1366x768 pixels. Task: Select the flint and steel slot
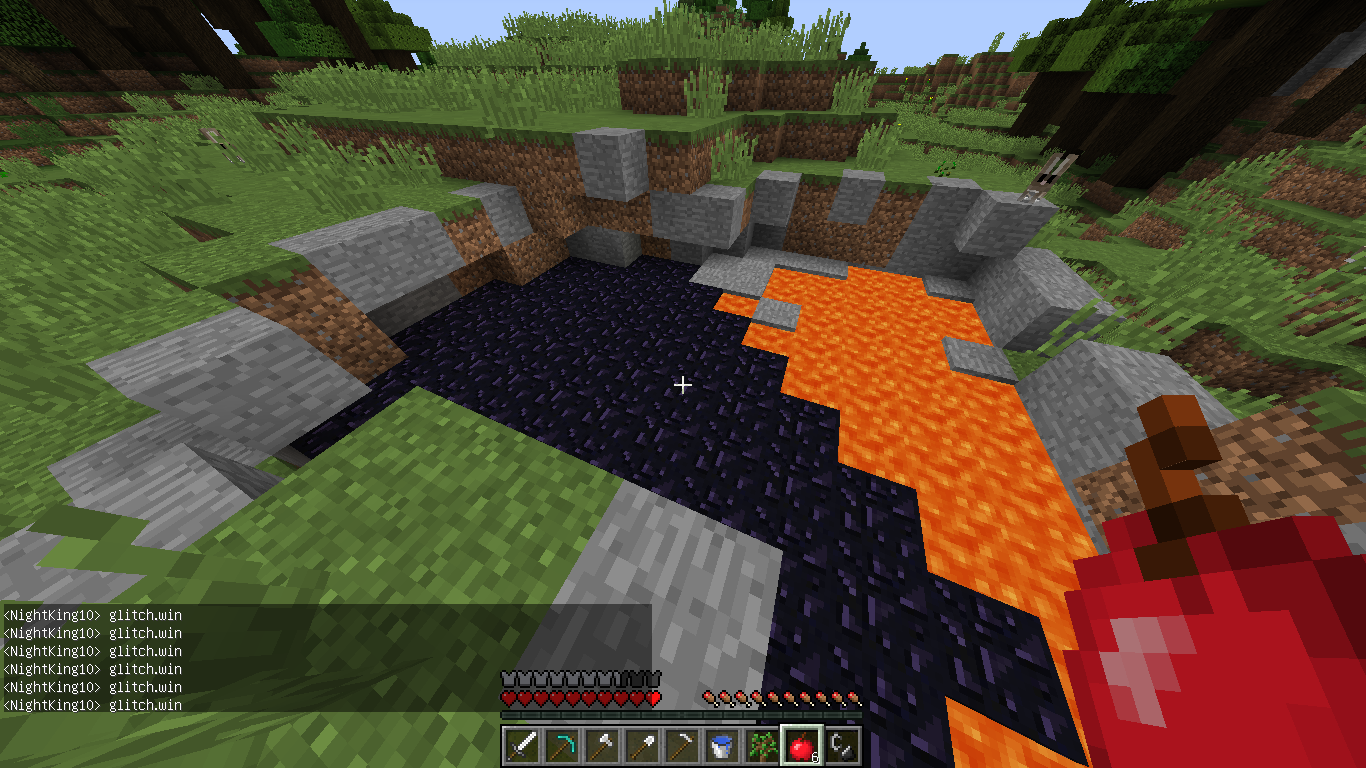(x=842, y=746)
